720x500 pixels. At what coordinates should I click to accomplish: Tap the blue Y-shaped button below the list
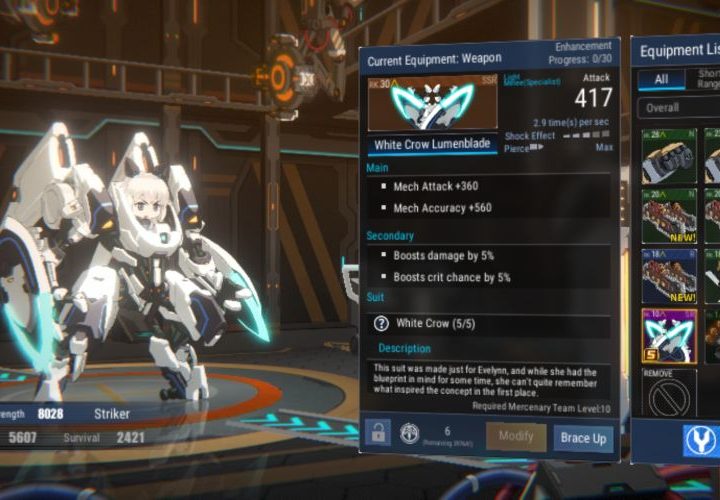(x=700, y=439)
